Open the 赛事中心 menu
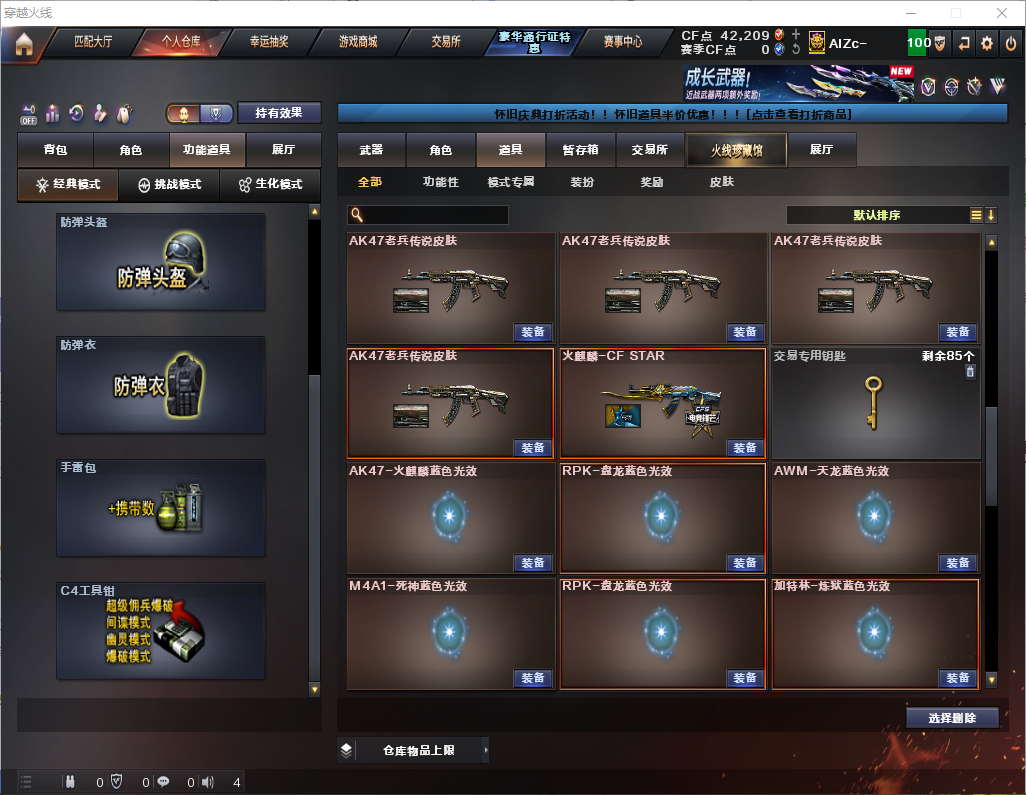The width and height of the screenshot is (1026, 795). (623, 43)
